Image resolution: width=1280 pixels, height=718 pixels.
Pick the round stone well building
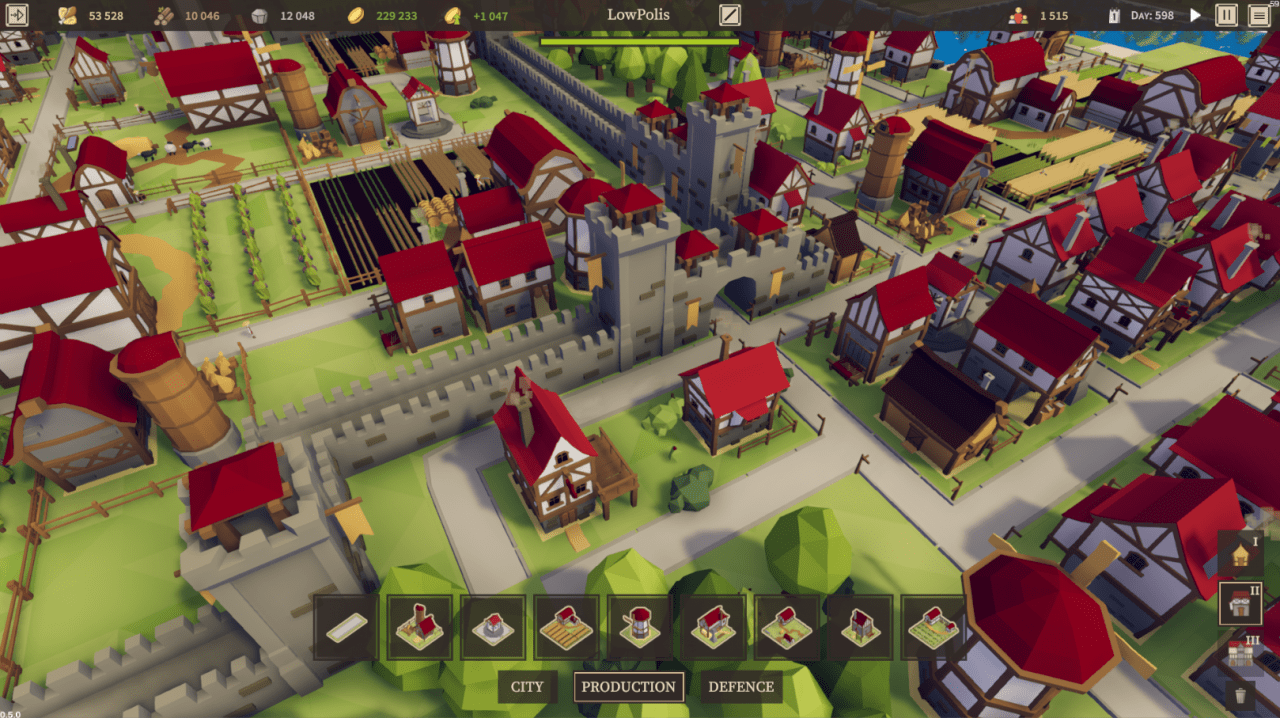point(493,628)
